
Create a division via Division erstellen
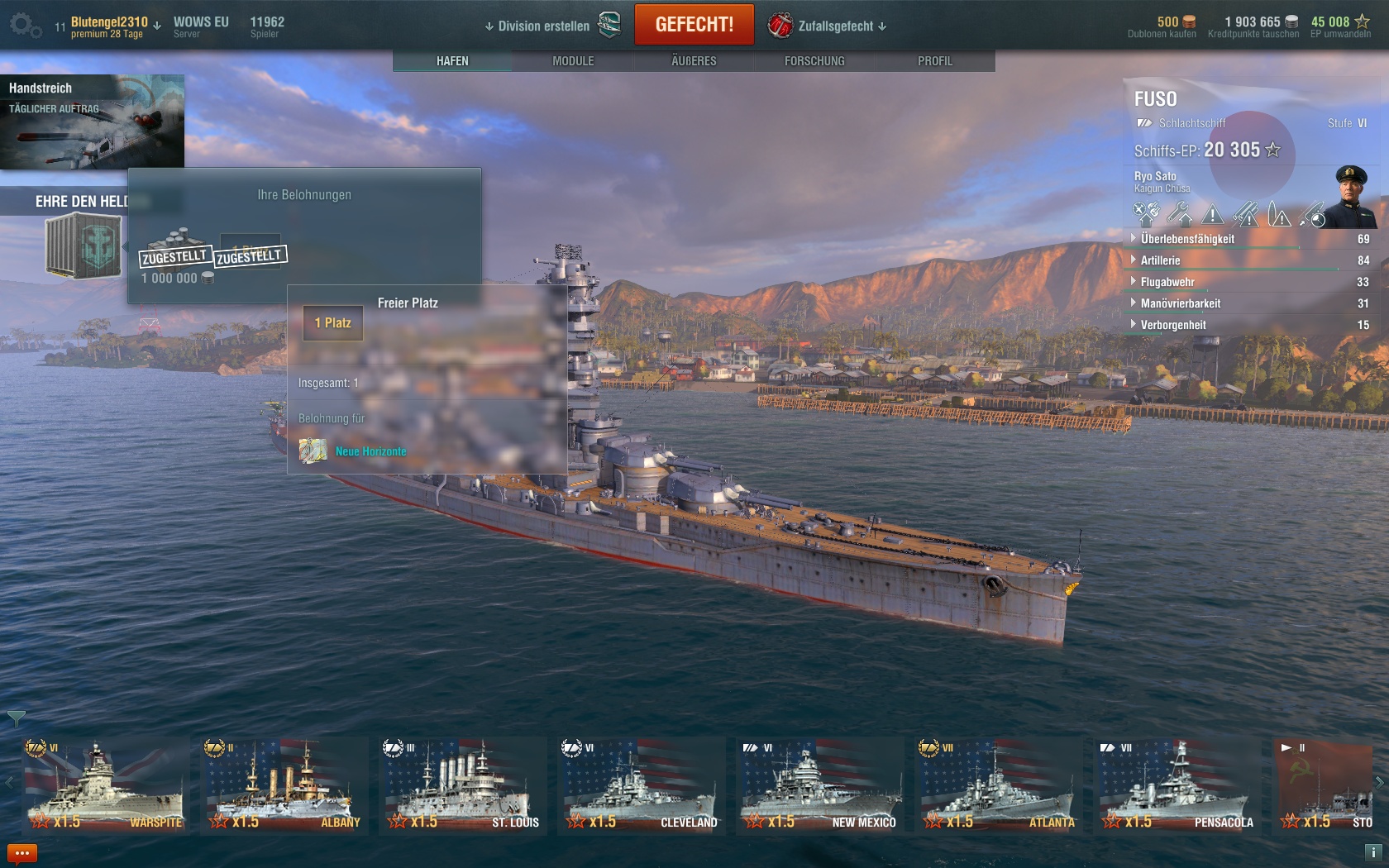(x=543, y=26)
